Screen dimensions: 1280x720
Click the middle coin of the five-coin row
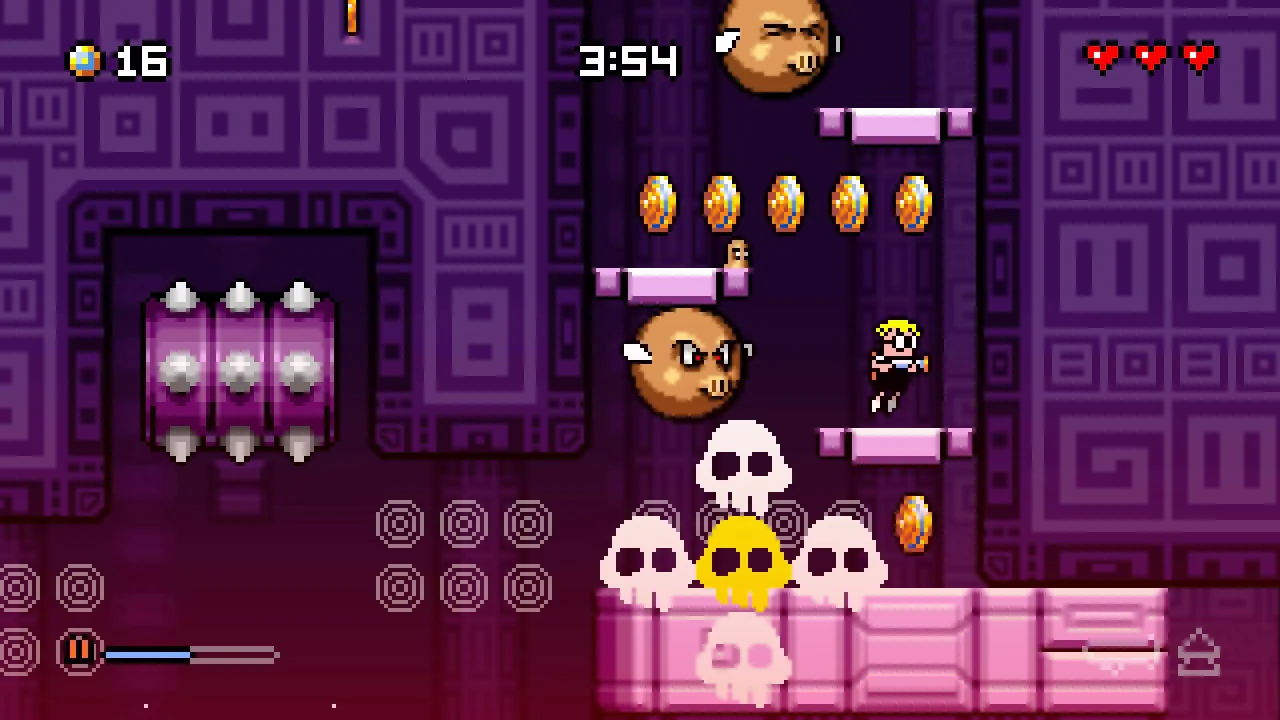click(x=785, y=203)
